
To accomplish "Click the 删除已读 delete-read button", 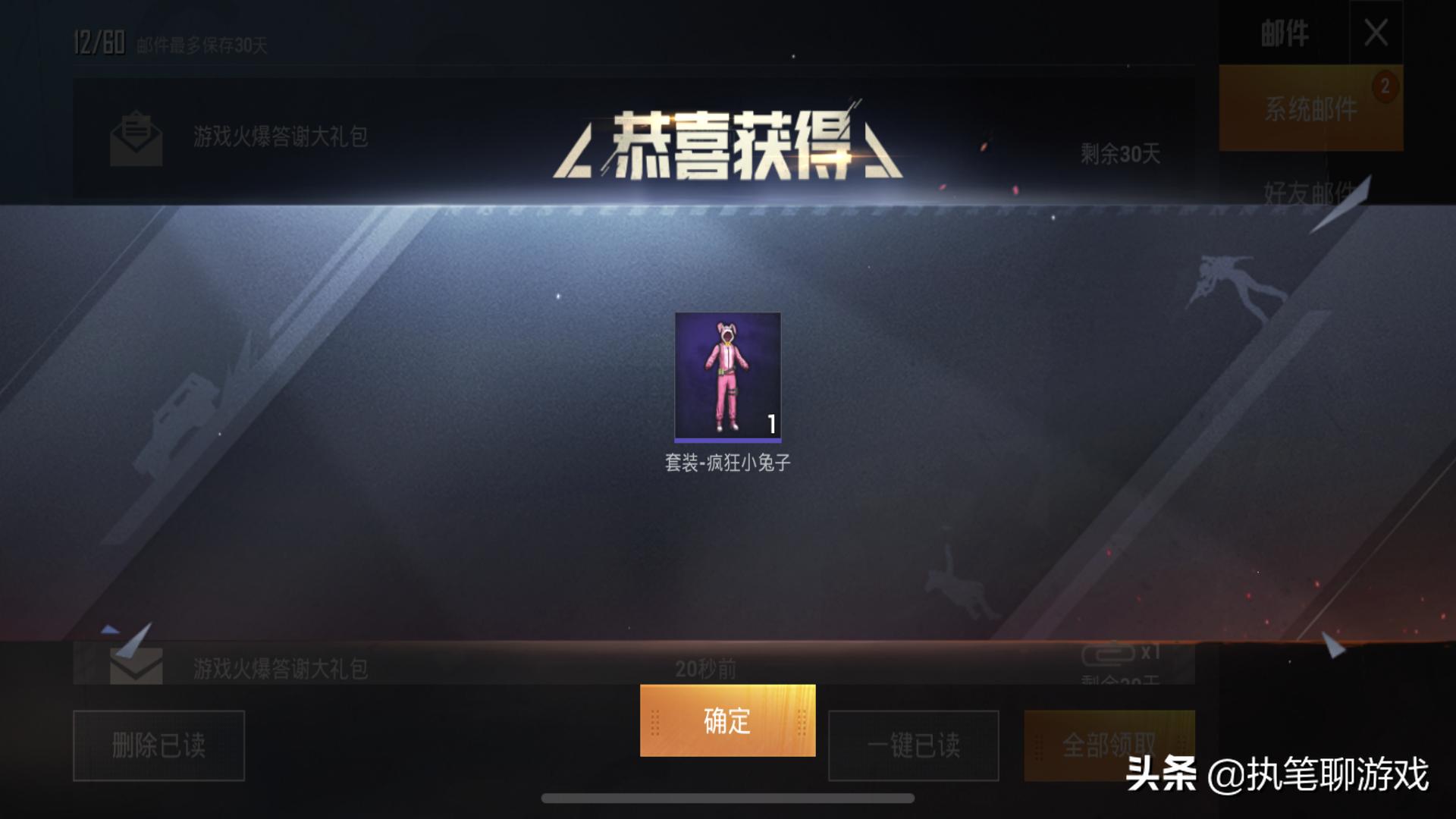I will pyautogui.click(x=158, y=745).
